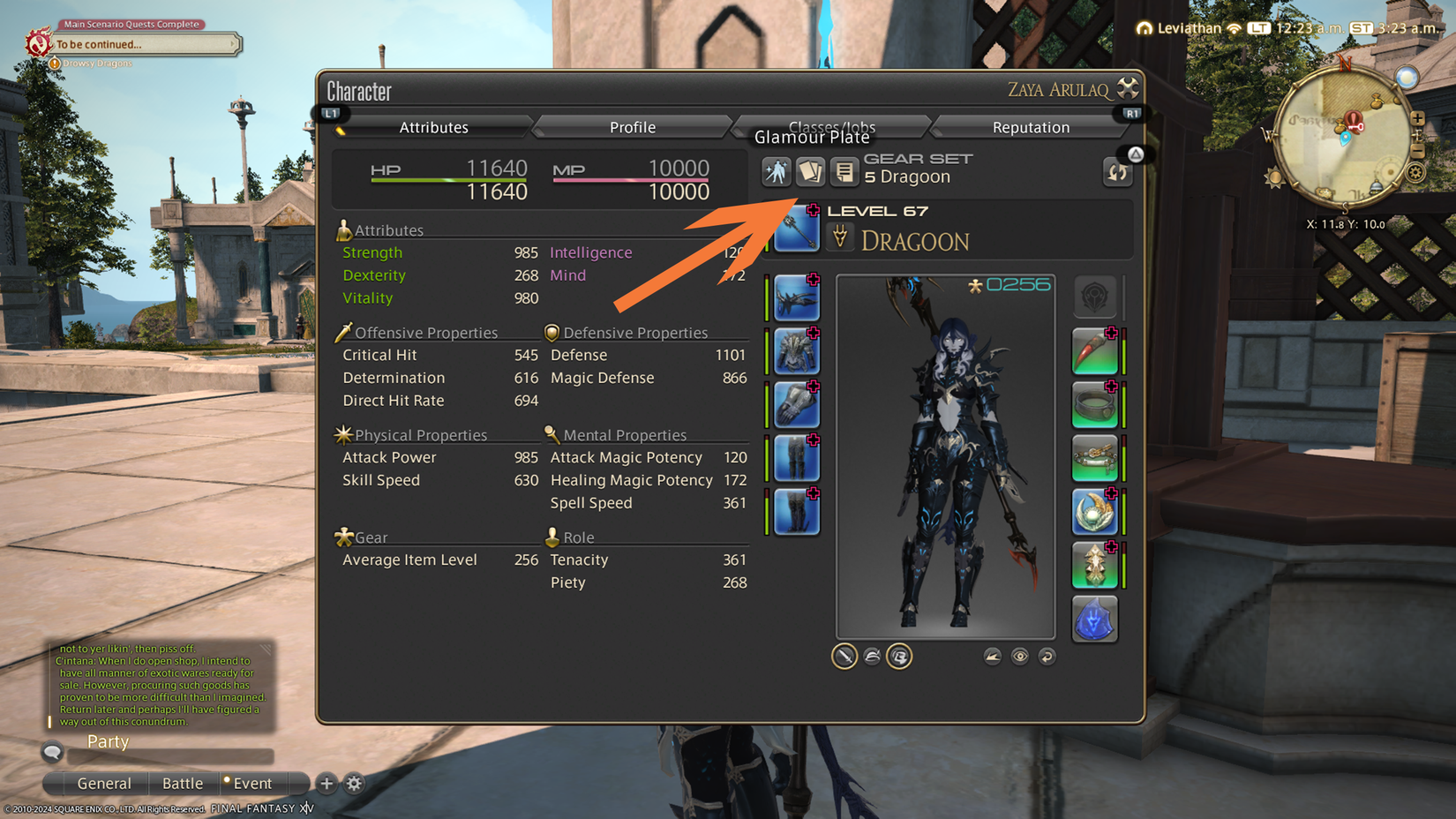
Task: Open the Glamour Plates panel
Action: [810, 172]
